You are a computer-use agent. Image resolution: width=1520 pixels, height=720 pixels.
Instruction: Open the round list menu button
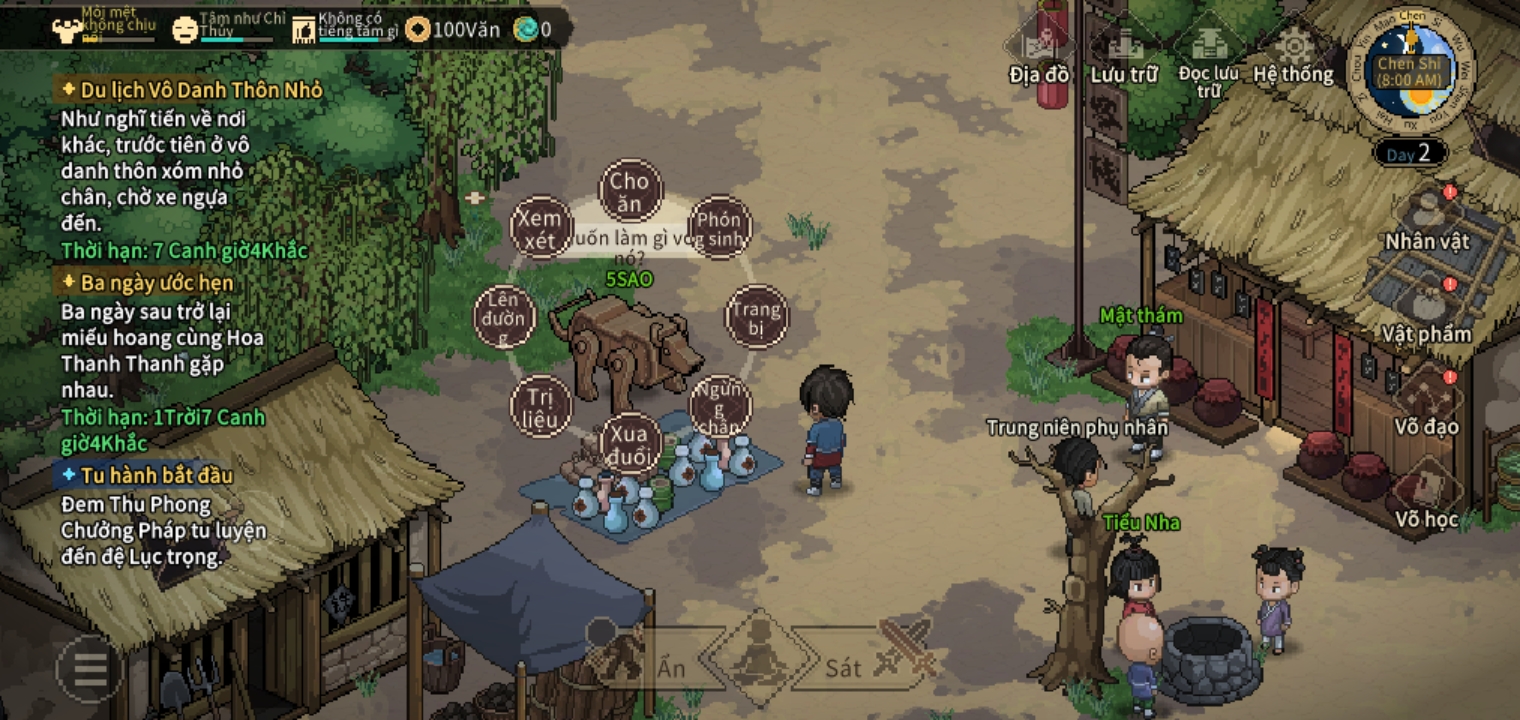click(x=89, y=667)
